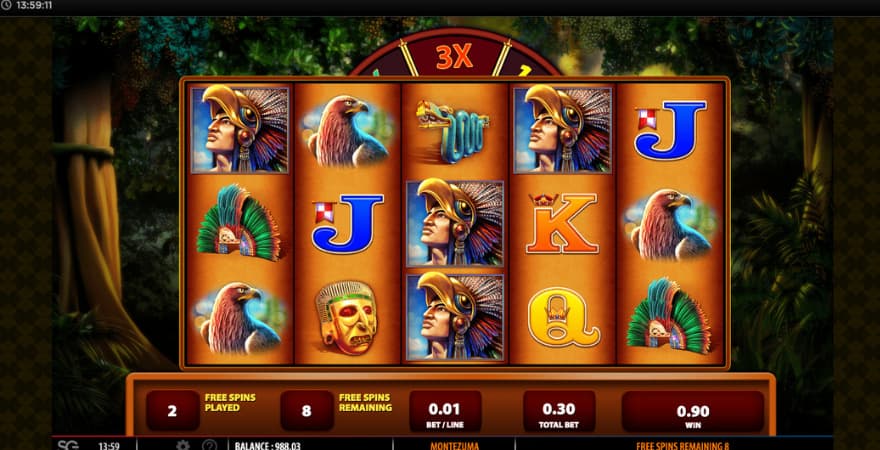Open the gear settings icon

pyautogui.click(x=183, y=445)
